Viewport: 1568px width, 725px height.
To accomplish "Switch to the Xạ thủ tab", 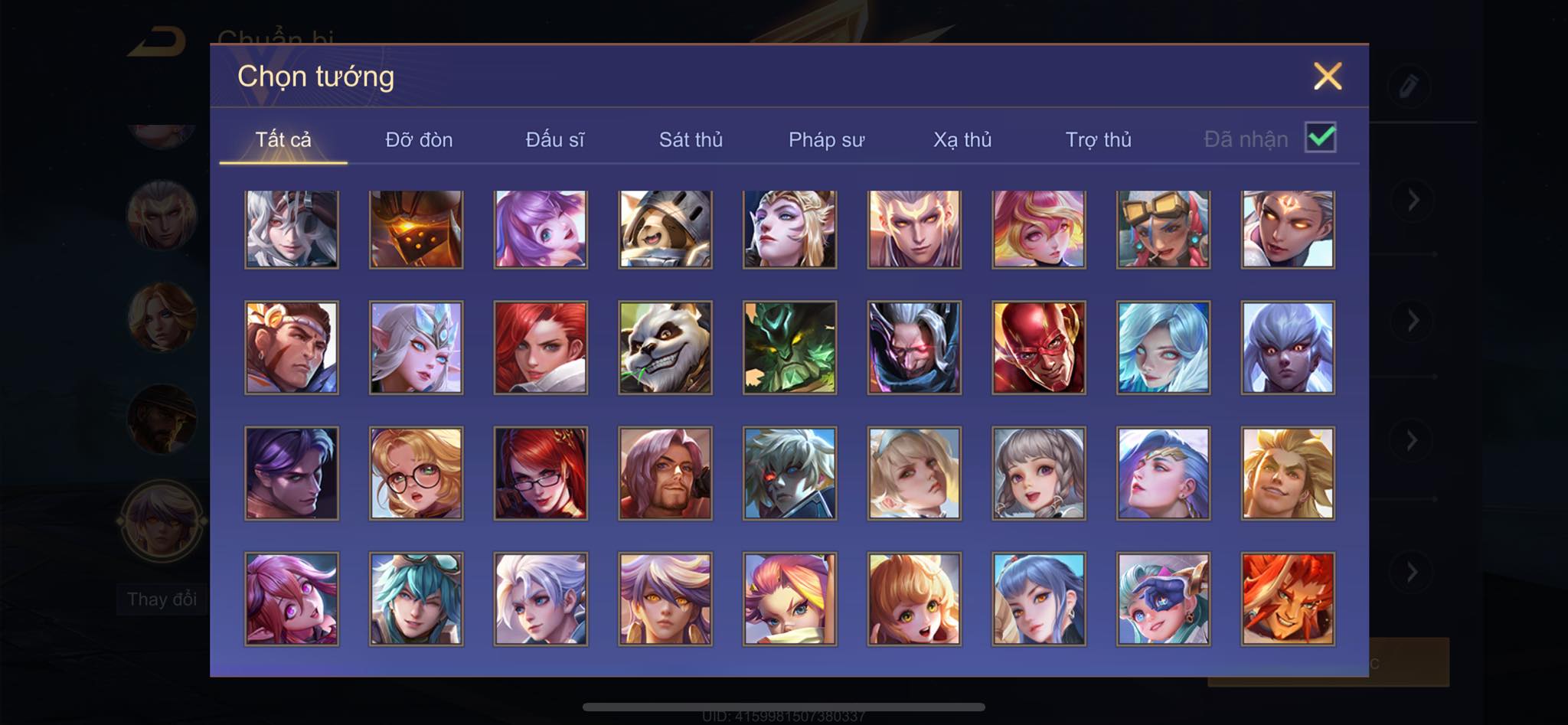I will pos(962,139).
